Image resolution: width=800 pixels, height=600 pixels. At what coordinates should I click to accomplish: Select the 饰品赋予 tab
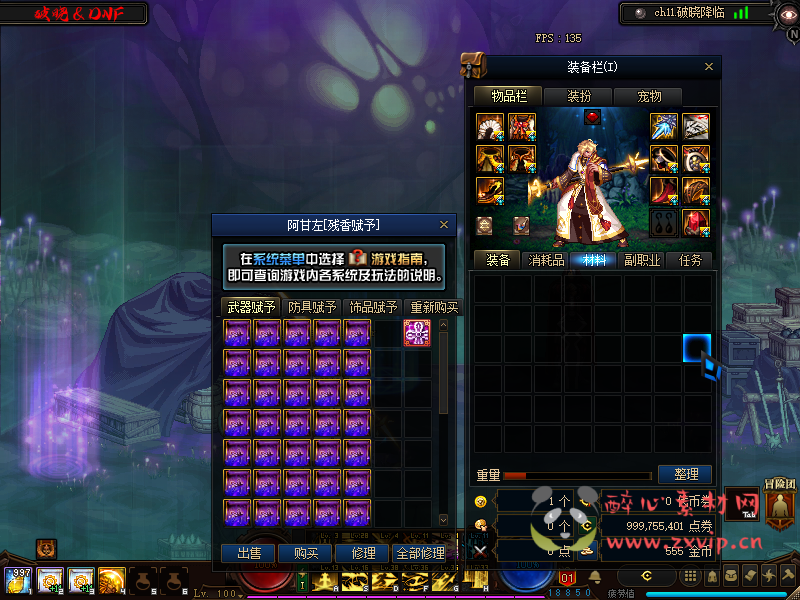(372, 307)
